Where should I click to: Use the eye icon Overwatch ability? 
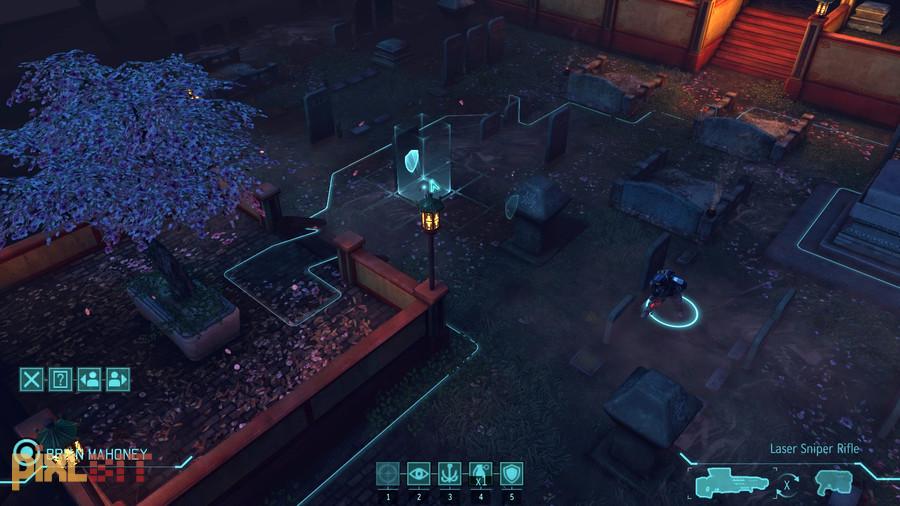coord(419,474)
